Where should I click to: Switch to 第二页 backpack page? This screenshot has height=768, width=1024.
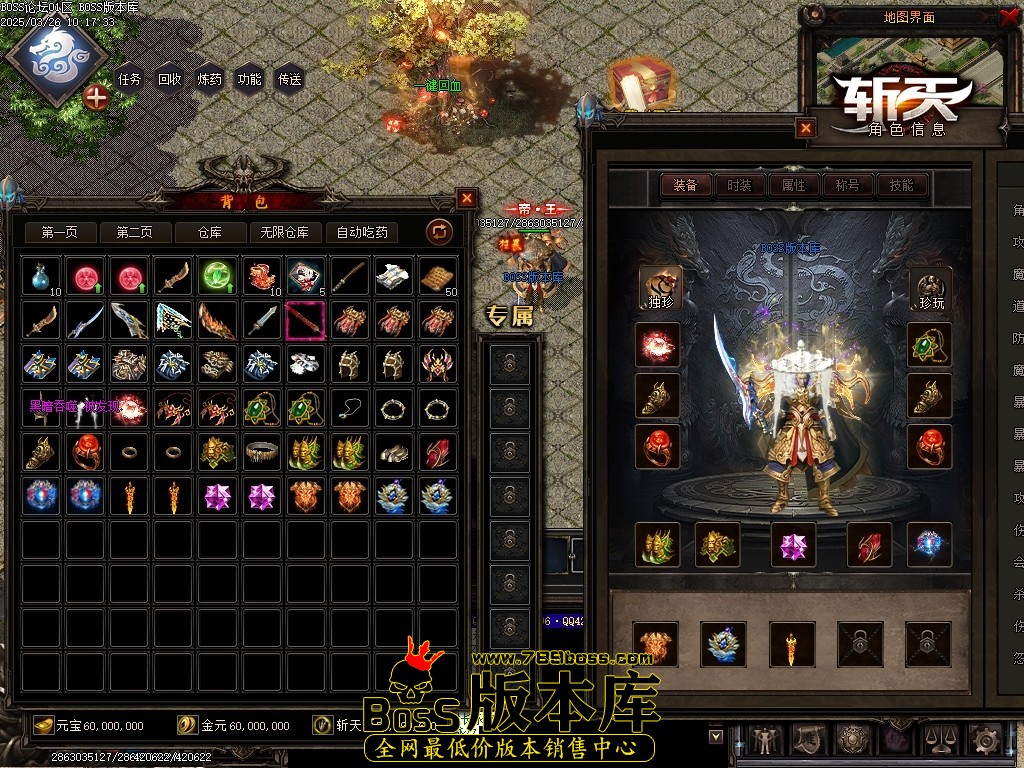(135, 232)
